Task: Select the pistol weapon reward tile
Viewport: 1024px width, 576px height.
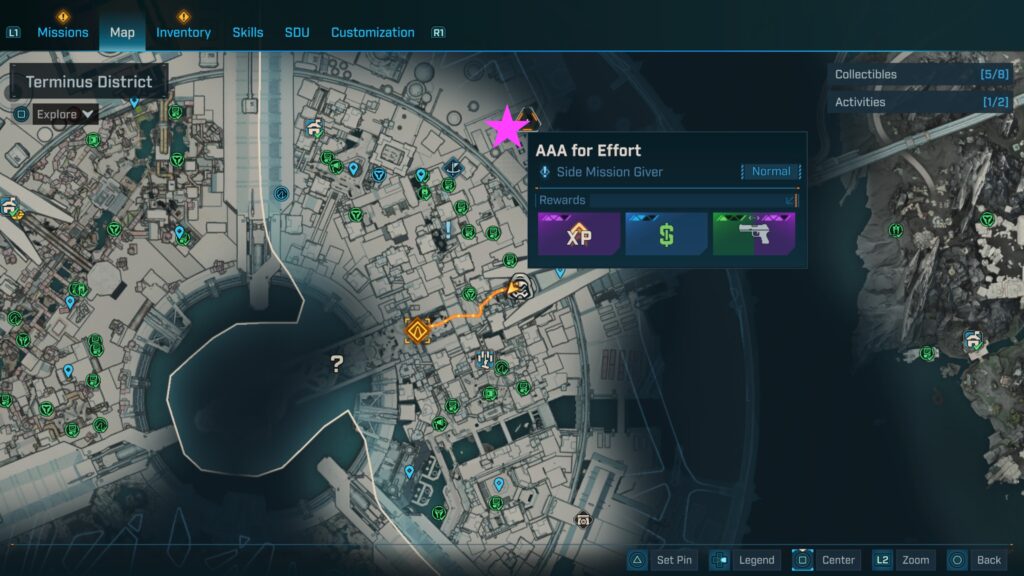Action: 753,235
